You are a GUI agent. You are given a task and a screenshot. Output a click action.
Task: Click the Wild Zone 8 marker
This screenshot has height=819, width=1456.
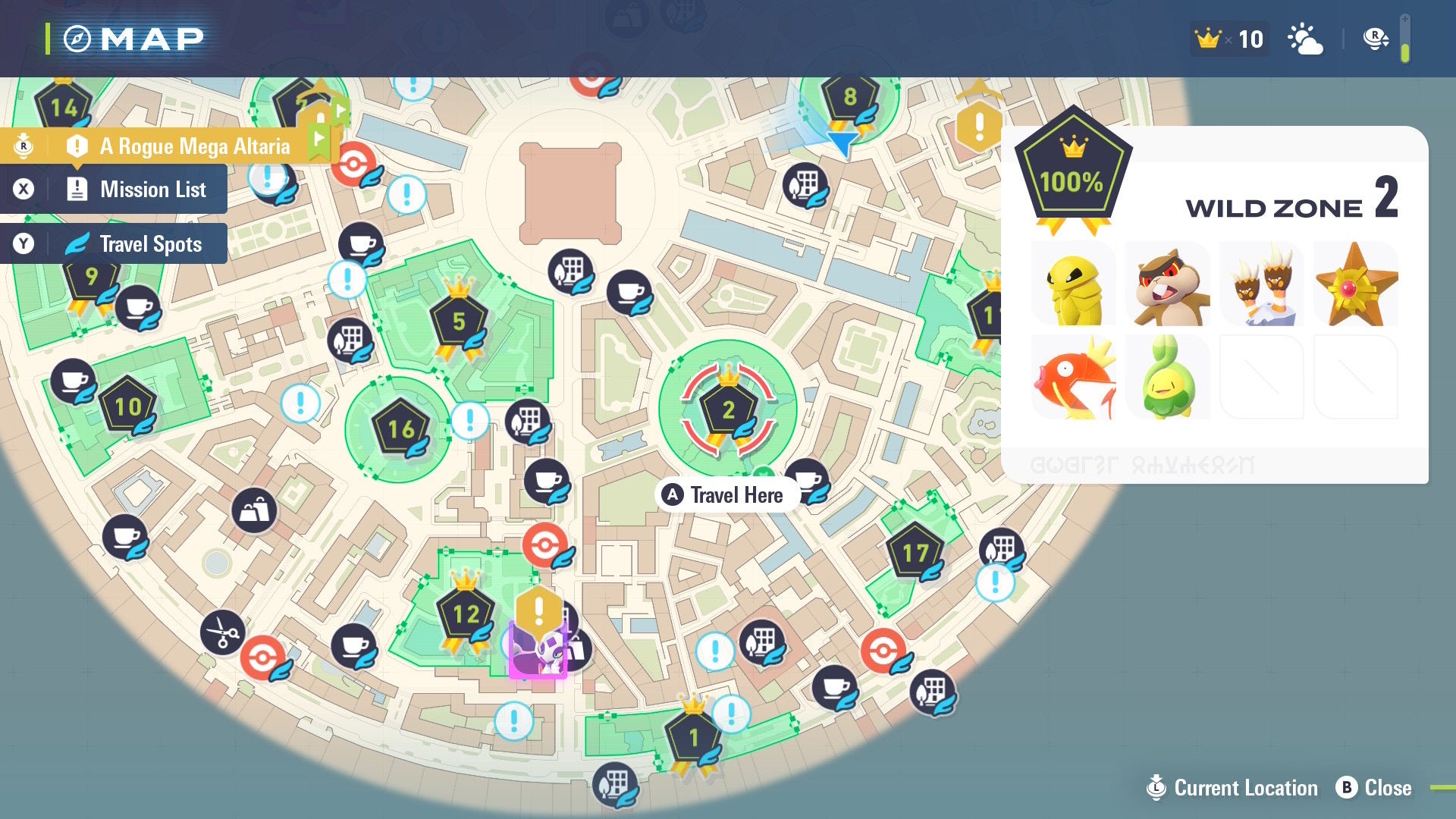pyautogui.click(x=849, y=97)
